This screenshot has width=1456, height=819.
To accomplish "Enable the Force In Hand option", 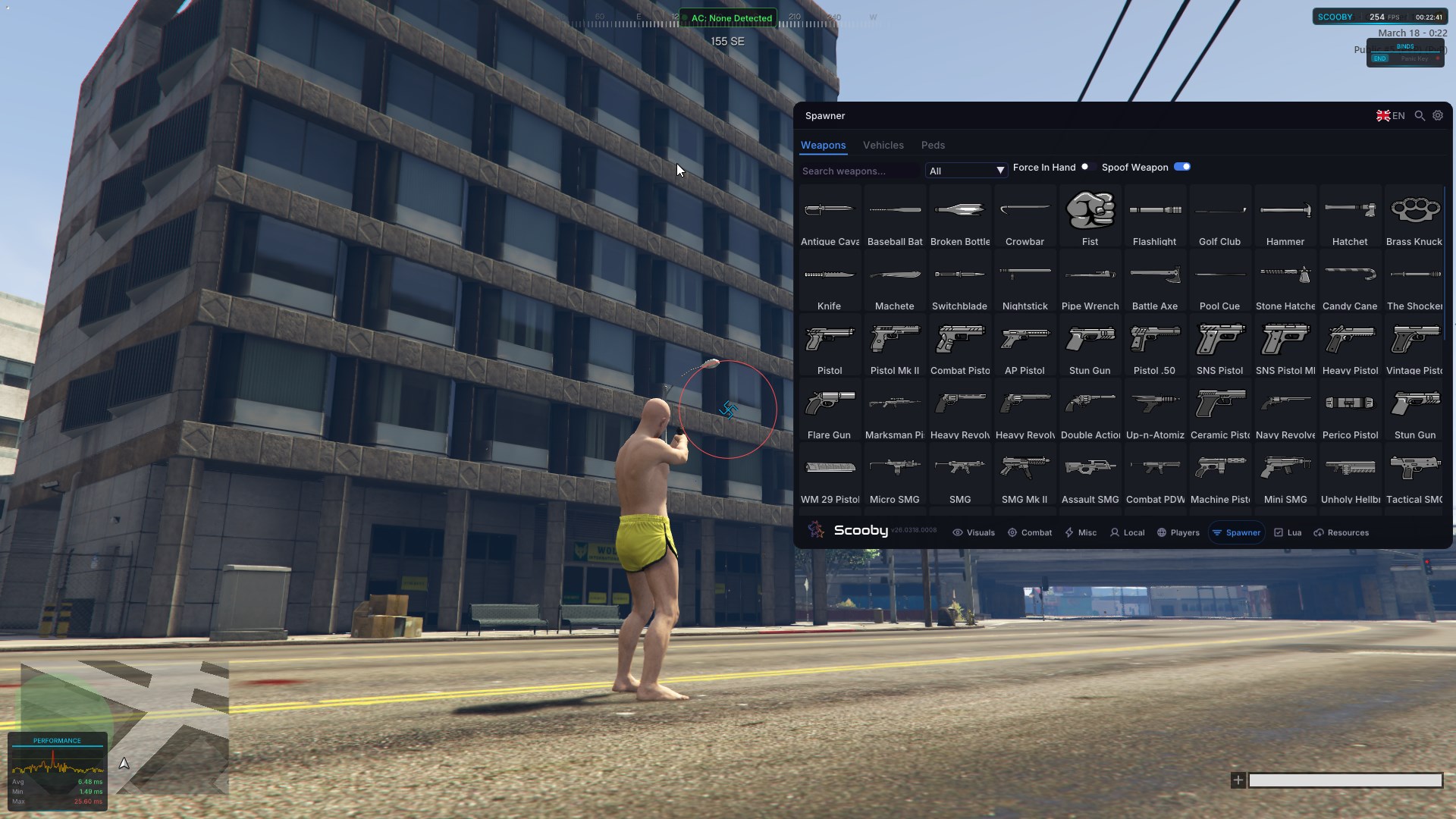I will (1086, 167).
